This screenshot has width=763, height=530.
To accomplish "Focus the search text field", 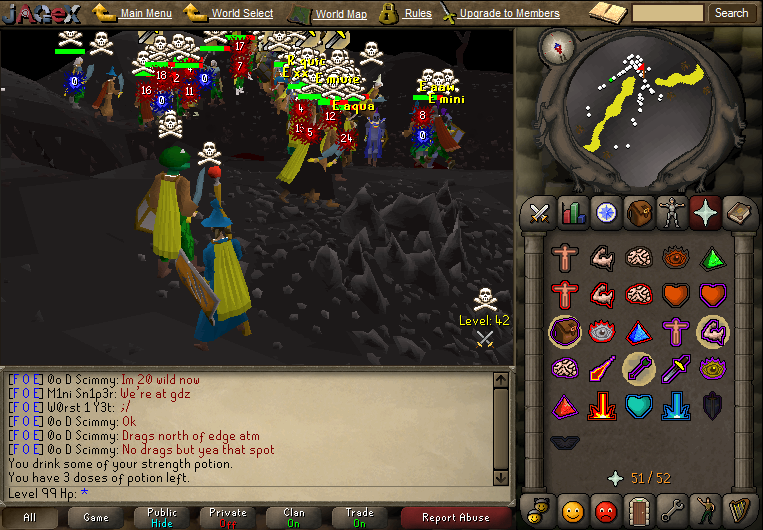I will (668, 13).
